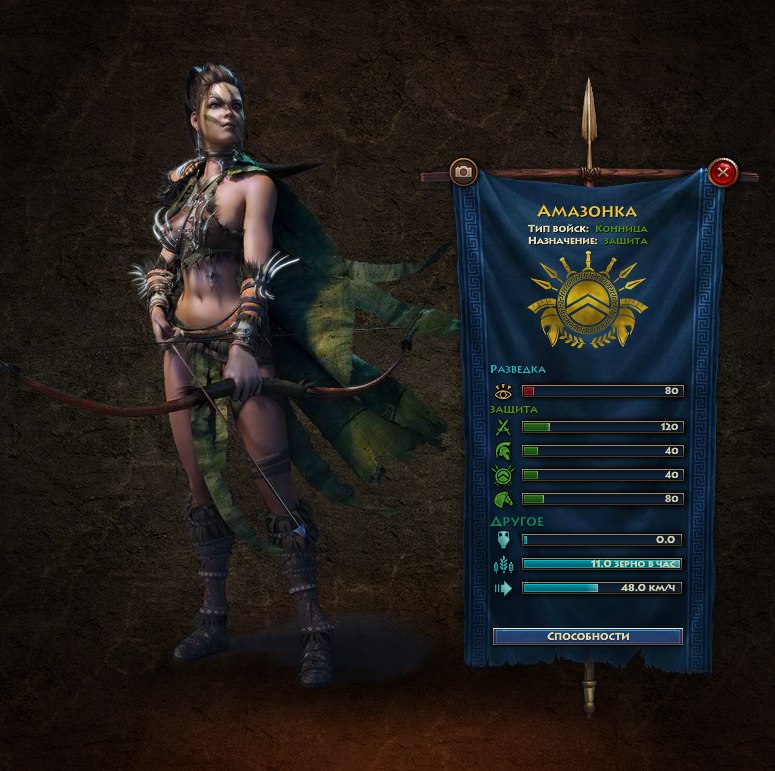Open the Способности abilities button
The image size is (775, 771).
pos(588,636)
